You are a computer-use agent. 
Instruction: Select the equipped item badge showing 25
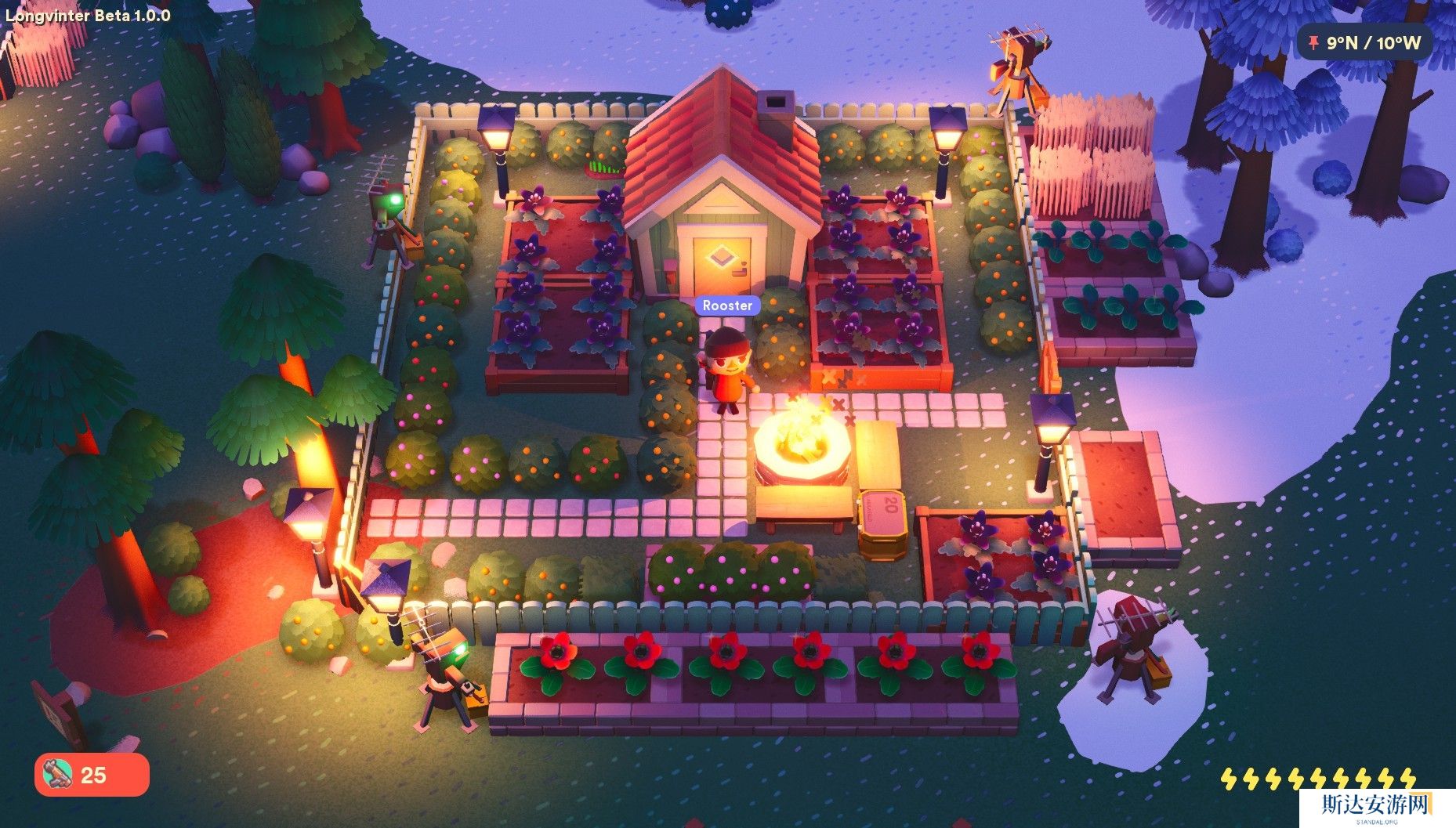pyautogui.click(x=92, y=775)
